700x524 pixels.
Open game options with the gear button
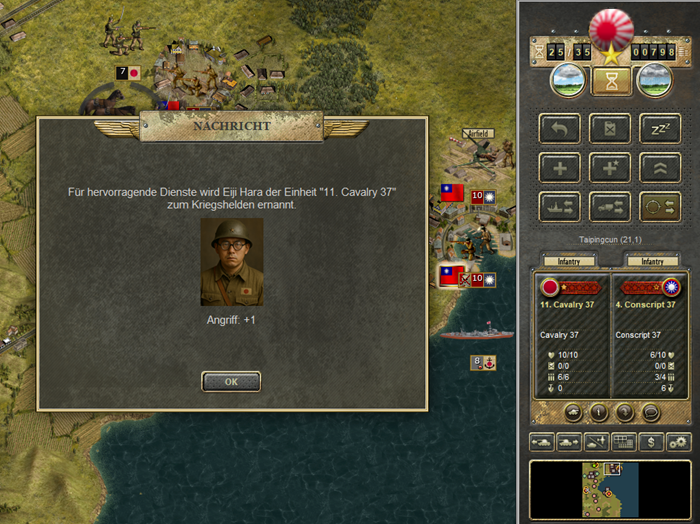click(x=679, y=441)
